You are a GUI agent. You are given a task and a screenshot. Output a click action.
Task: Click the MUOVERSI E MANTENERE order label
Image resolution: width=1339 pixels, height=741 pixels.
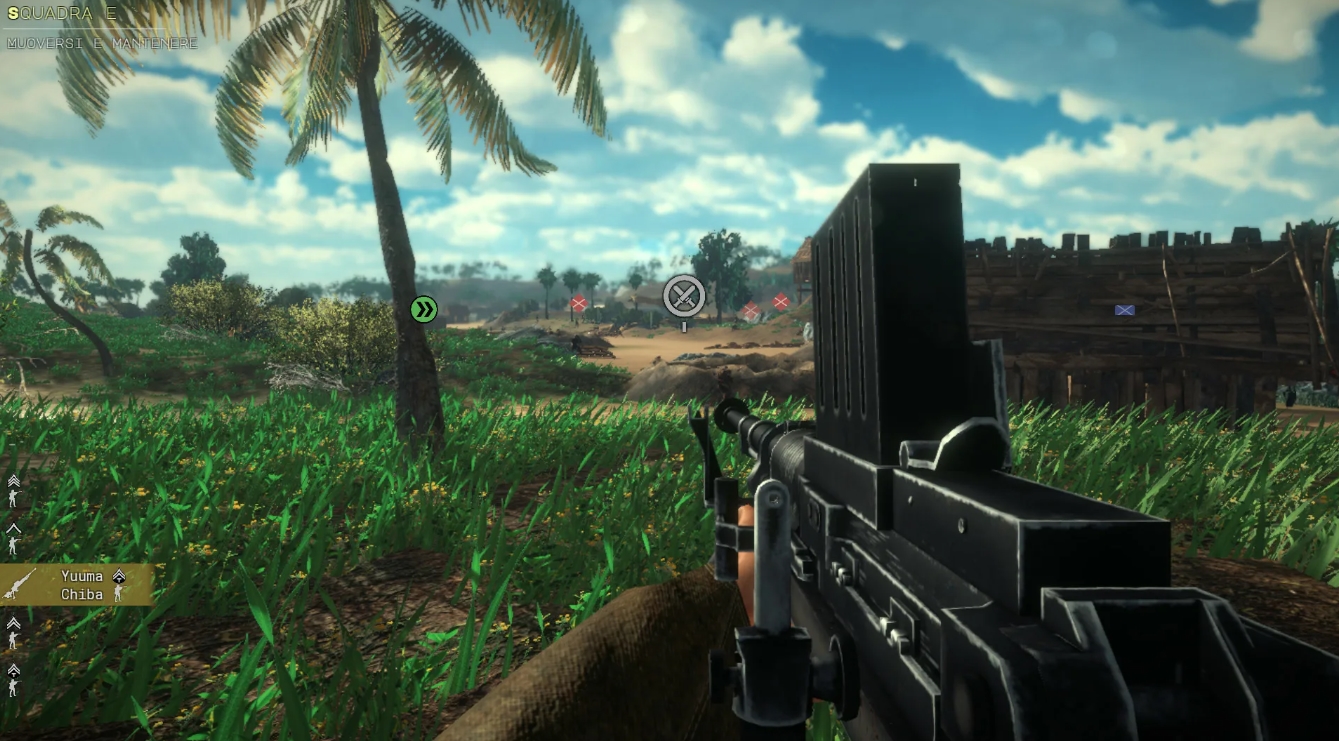[x=100, y=42]
